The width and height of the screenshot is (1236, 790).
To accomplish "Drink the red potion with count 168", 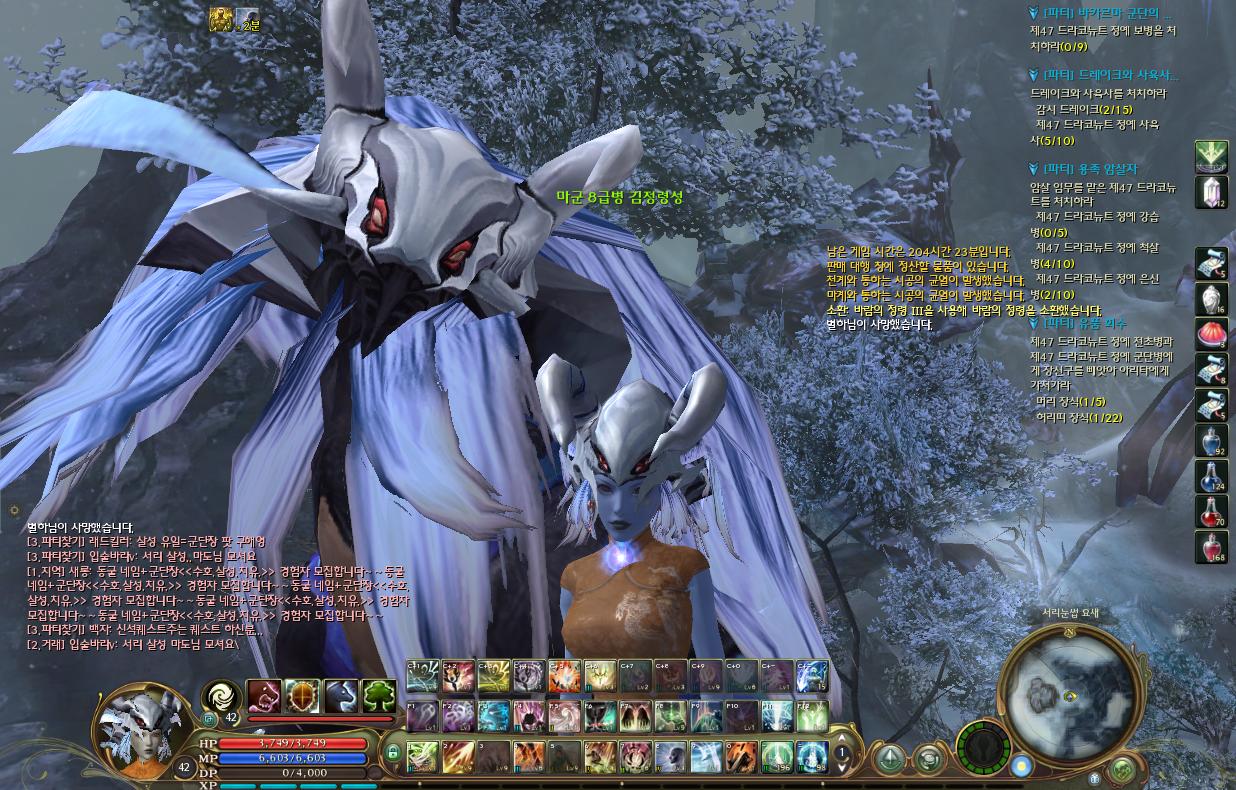I will [x=1211, y=546].
